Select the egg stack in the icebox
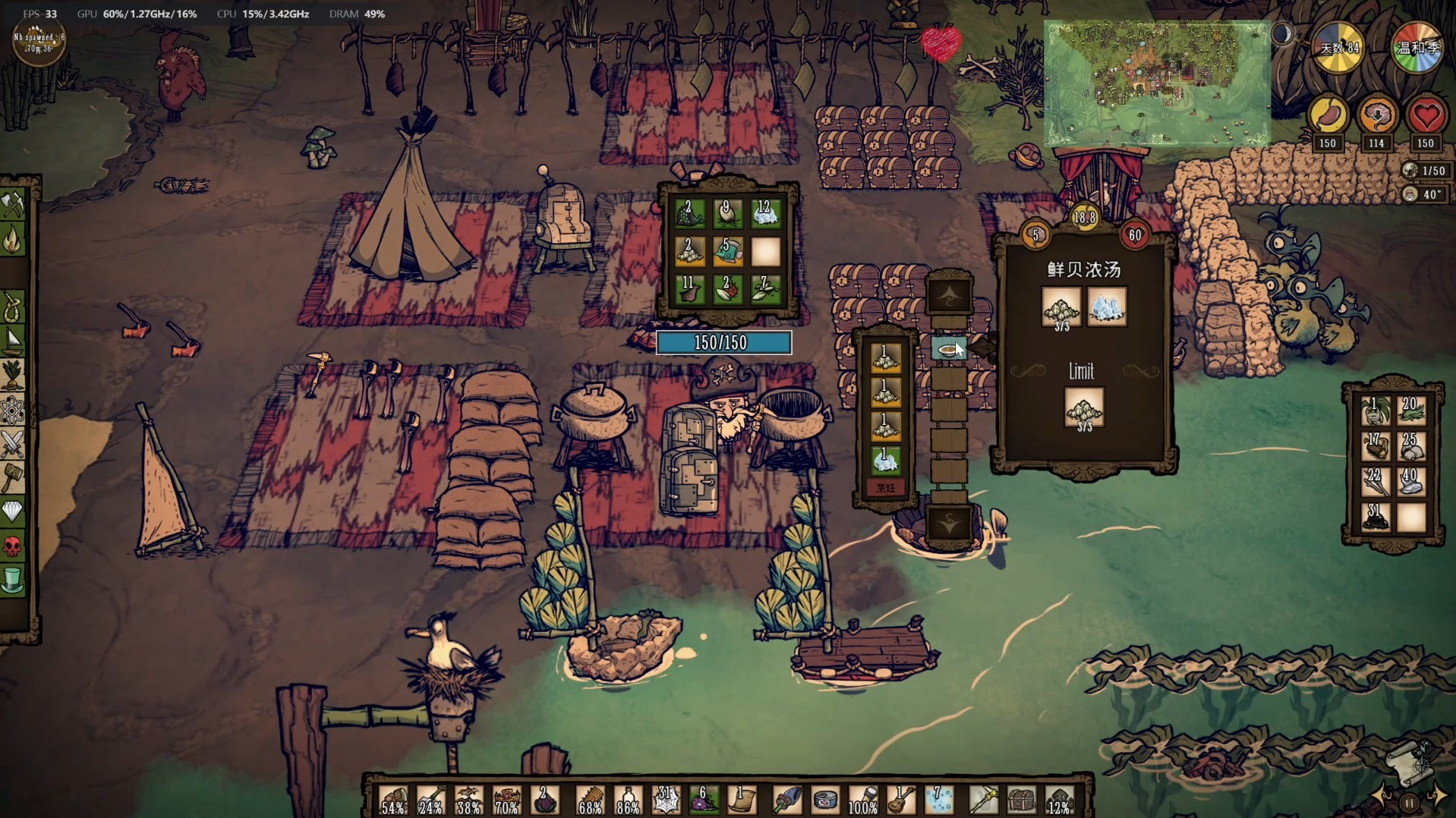Screen dimensions: 1456x818 727,214
